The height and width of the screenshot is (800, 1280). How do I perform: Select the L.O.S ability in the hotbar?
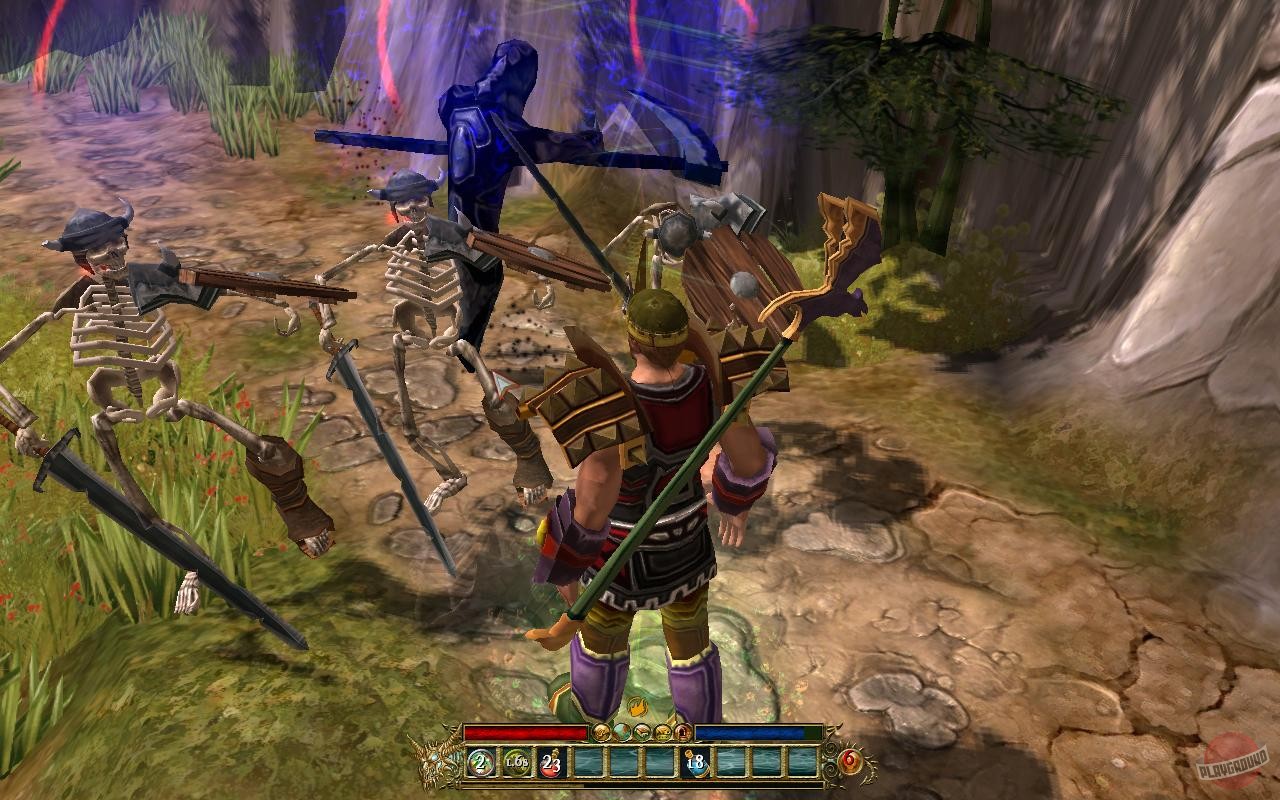pos(517,763)
